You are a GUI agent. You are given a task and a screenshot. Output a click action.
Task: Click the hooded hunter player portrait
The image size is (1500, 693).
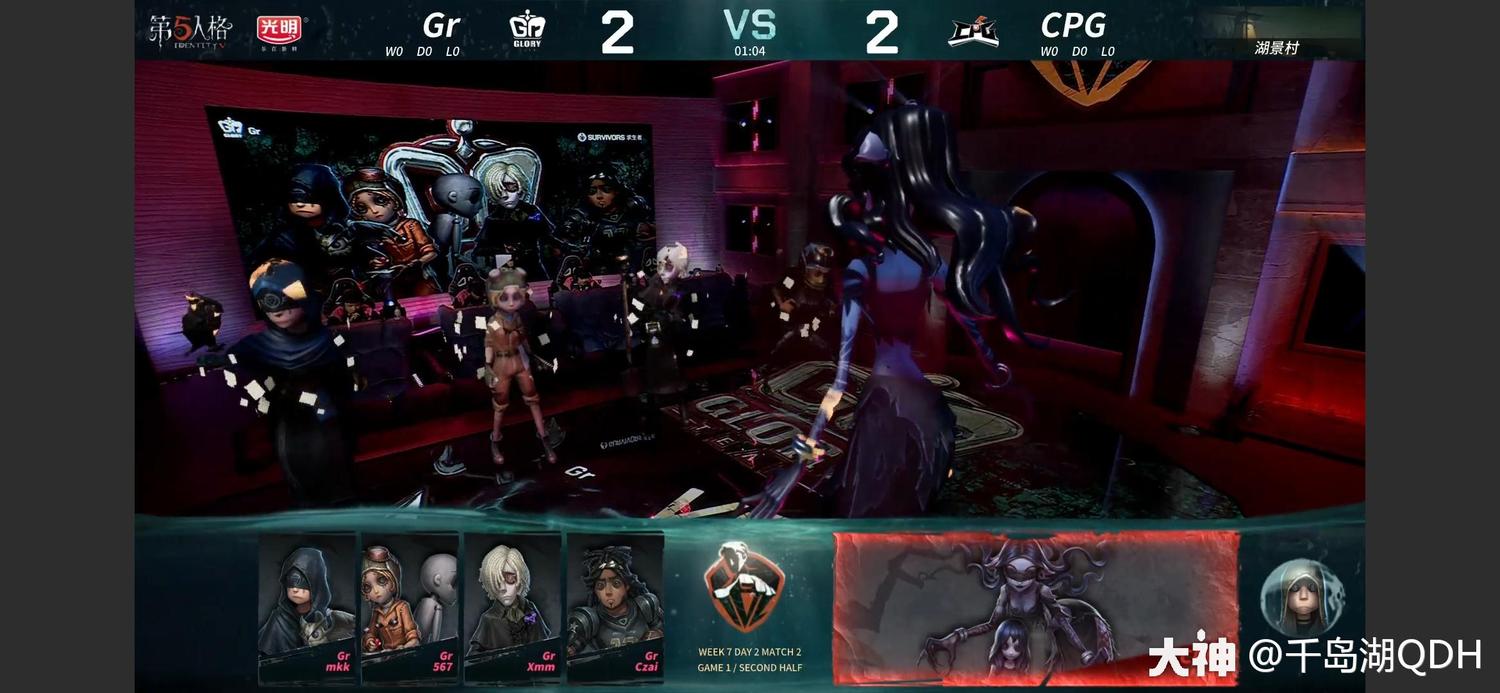pyautogui.click(x=1302, y=599)
